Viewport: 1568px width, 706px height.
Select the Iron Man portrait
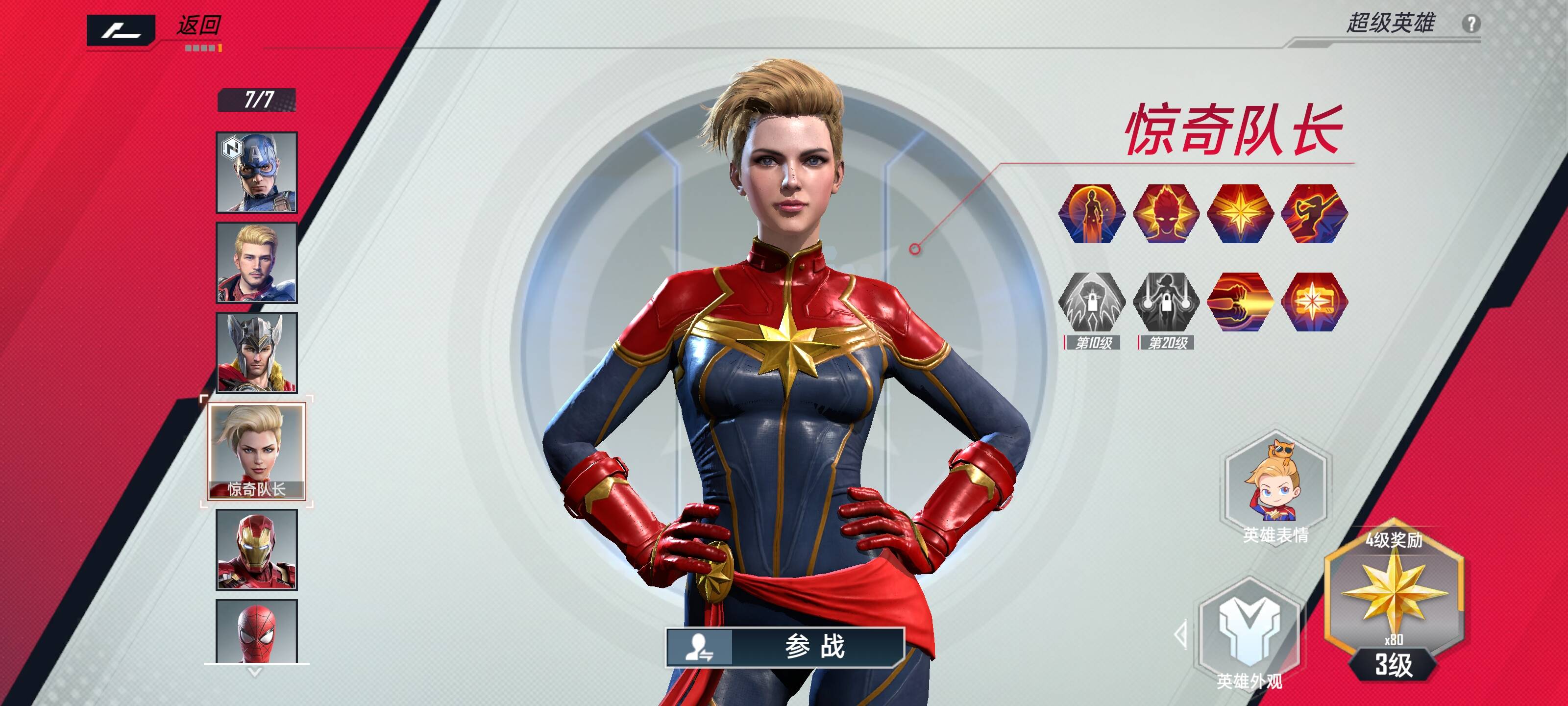point(257,550)
